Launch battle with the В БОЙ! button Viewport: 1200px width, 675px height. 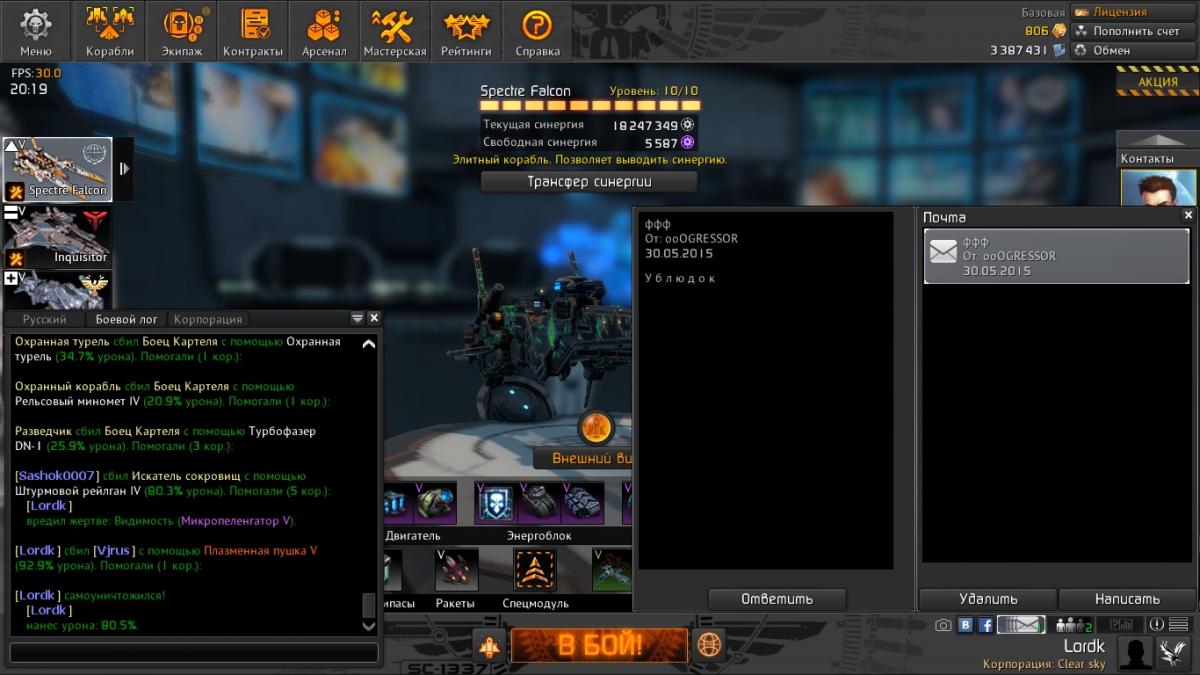point(600,645)
